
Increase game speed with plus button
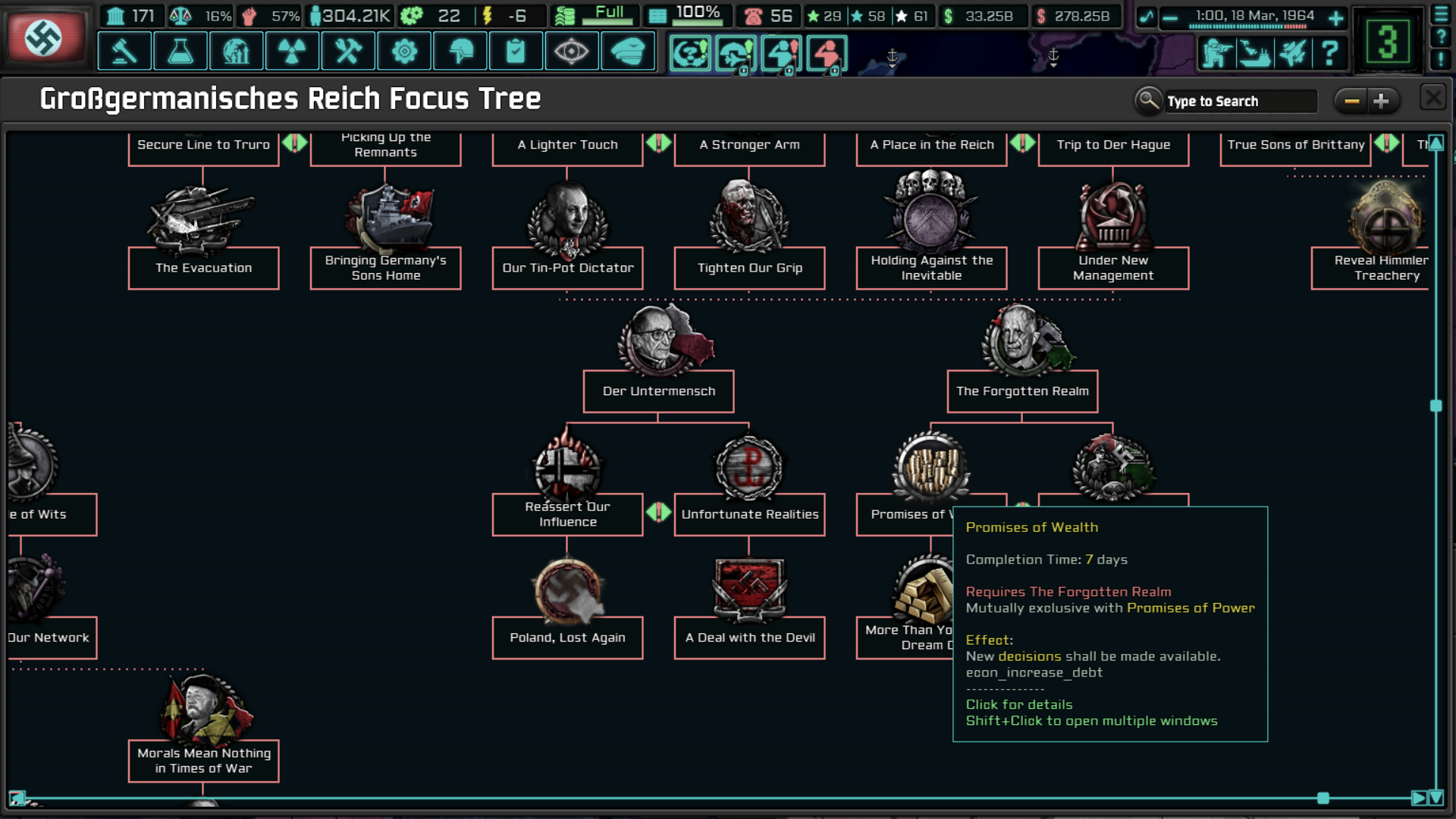pos(1336,17)
